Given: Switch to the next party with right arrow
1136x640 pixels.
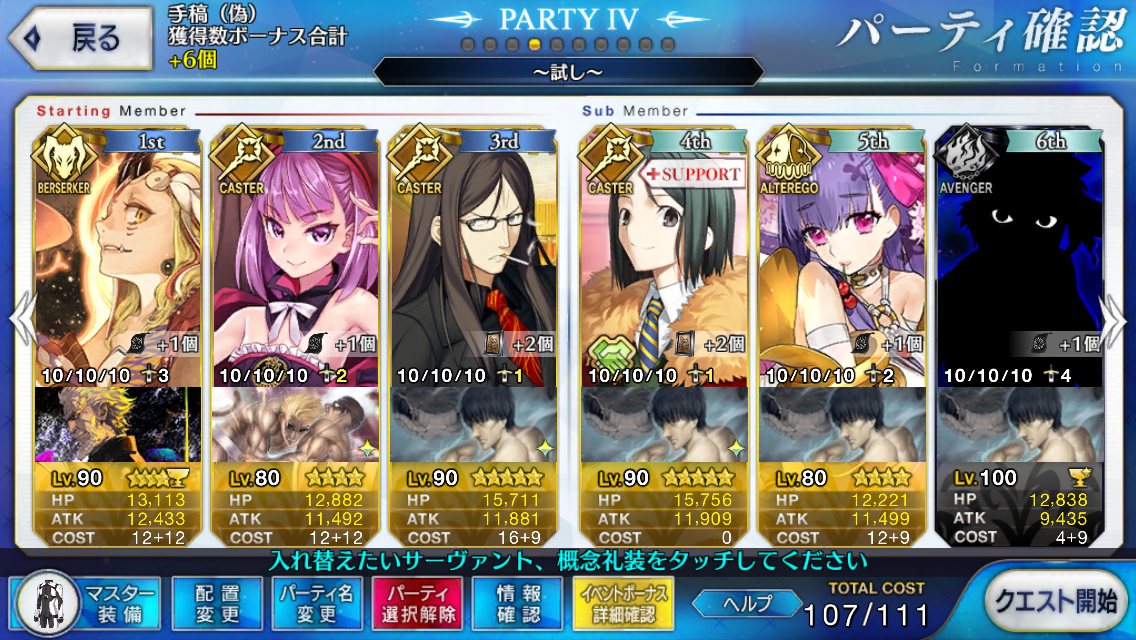Looking at the screenshot, I should pyautogui.click(x=1115, y=320).
